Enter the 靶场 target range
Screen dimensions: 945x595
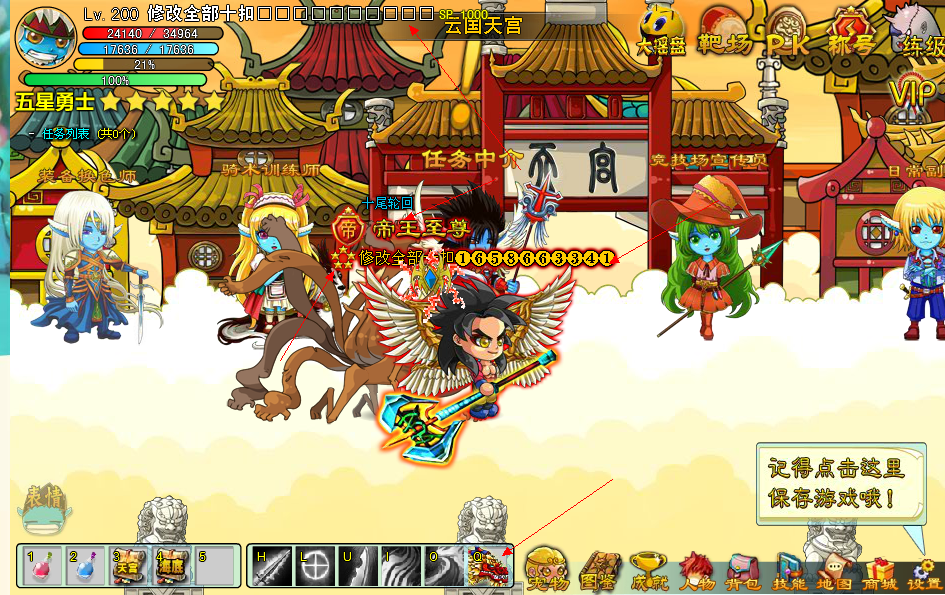coord(724,33)
